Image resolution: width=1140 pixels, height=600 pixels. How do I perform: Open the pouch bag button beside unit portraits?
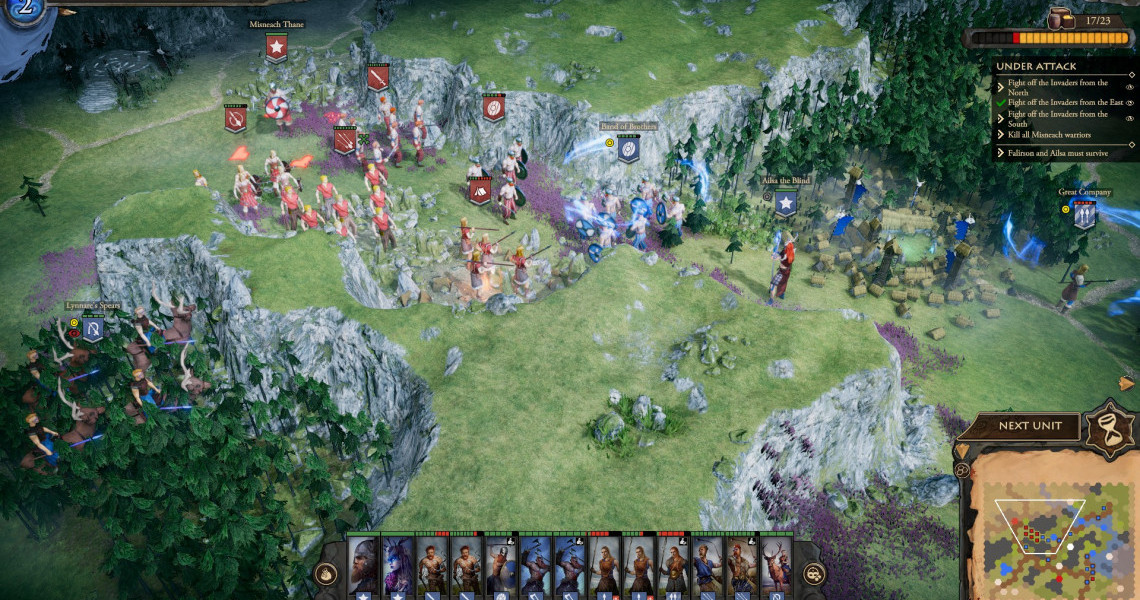tap(326, 573)
